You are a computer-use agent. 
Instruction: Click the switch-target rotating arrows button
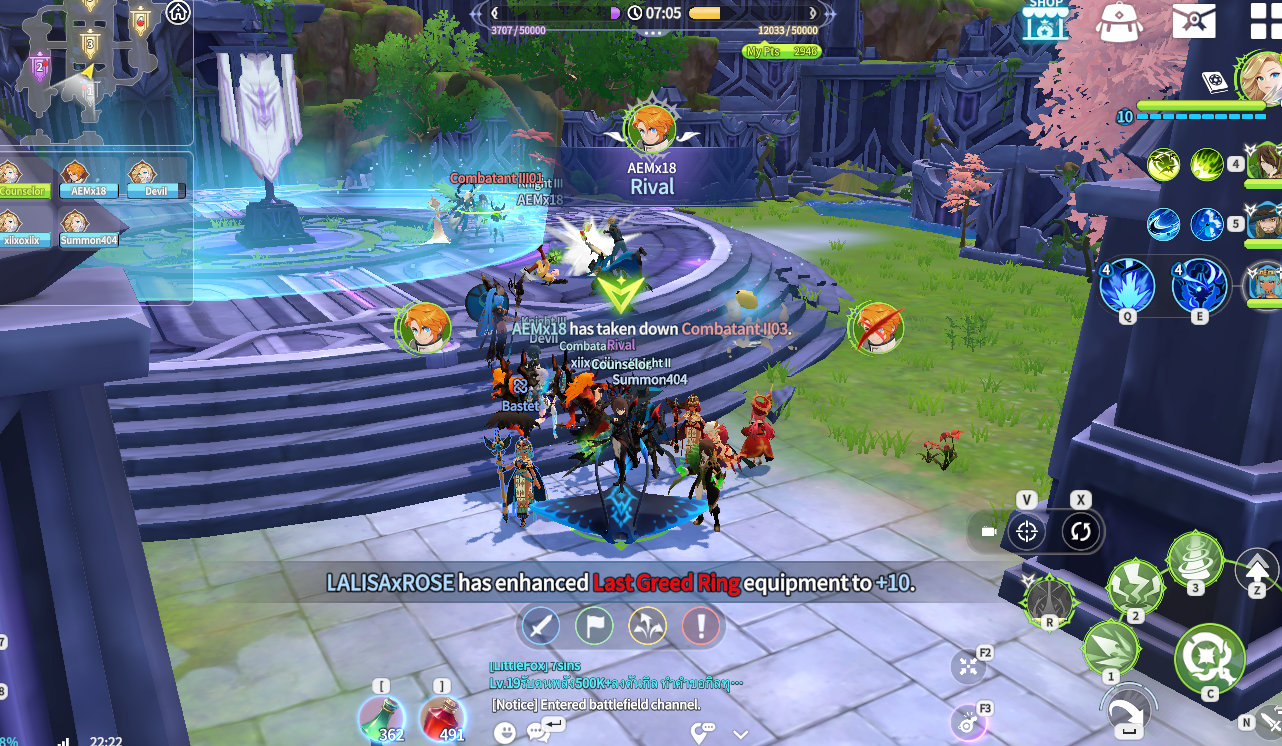pos(1080,532)
